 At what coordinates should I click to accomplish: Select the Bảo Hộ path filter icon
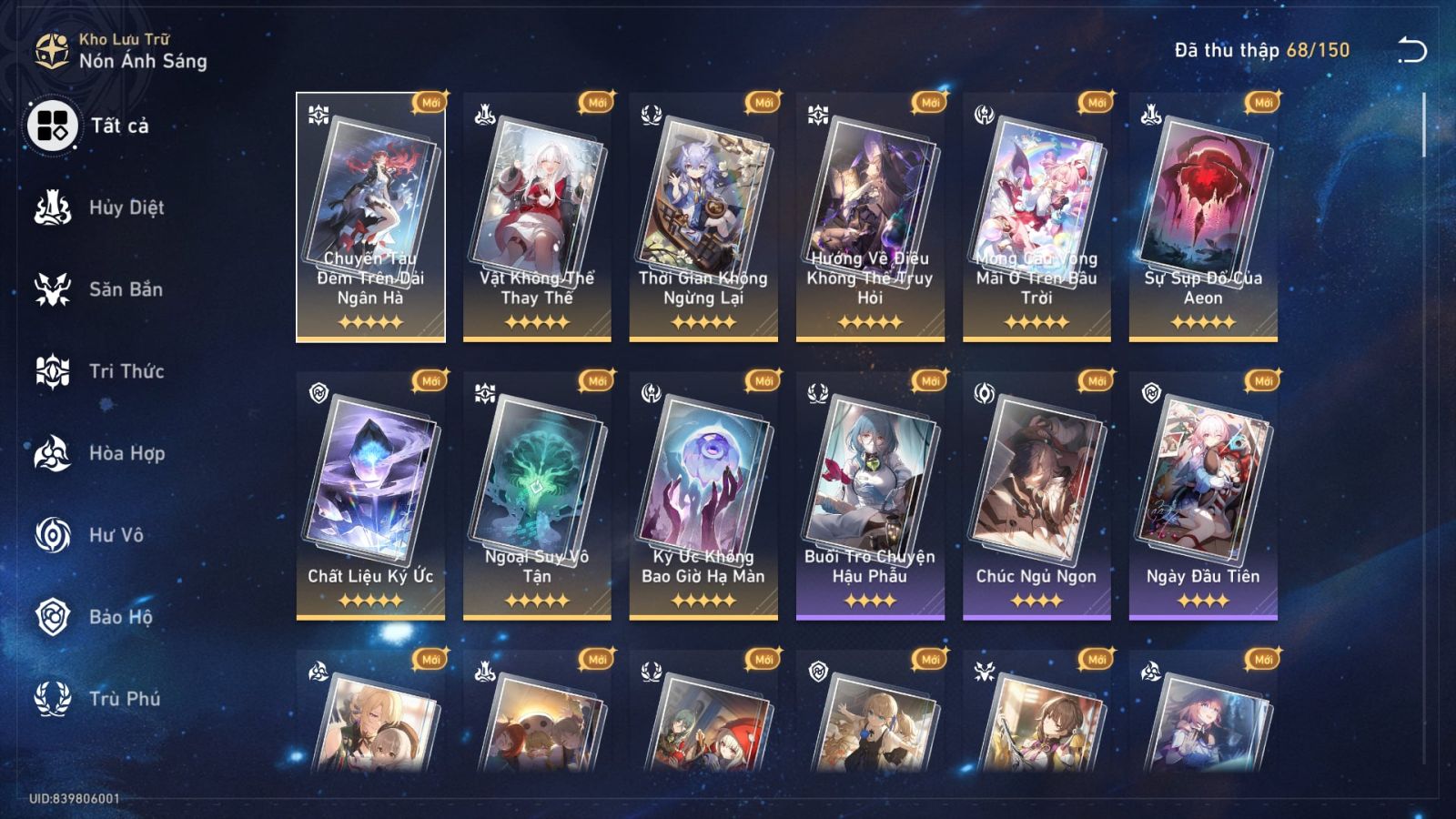click(53, 617)
